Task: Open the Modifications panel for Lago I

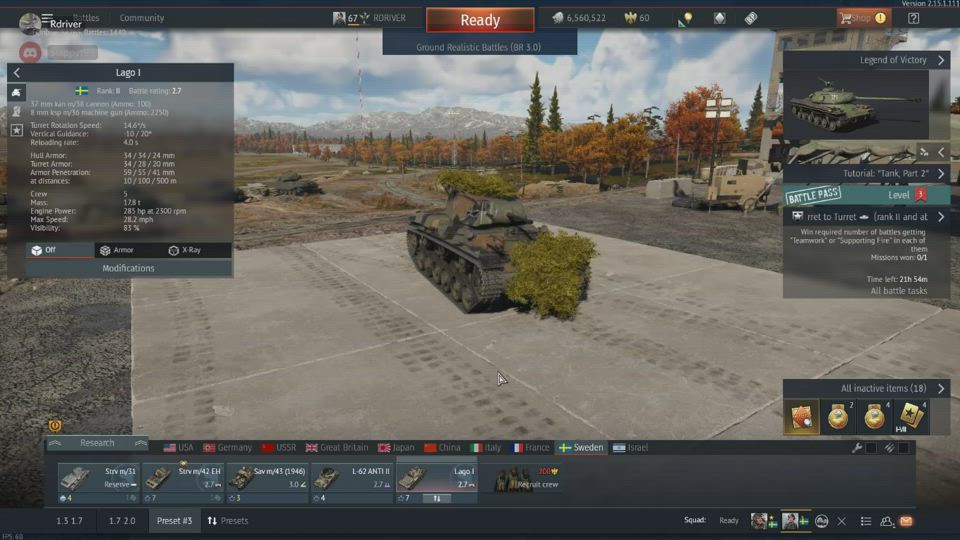Action: point(128,268)
